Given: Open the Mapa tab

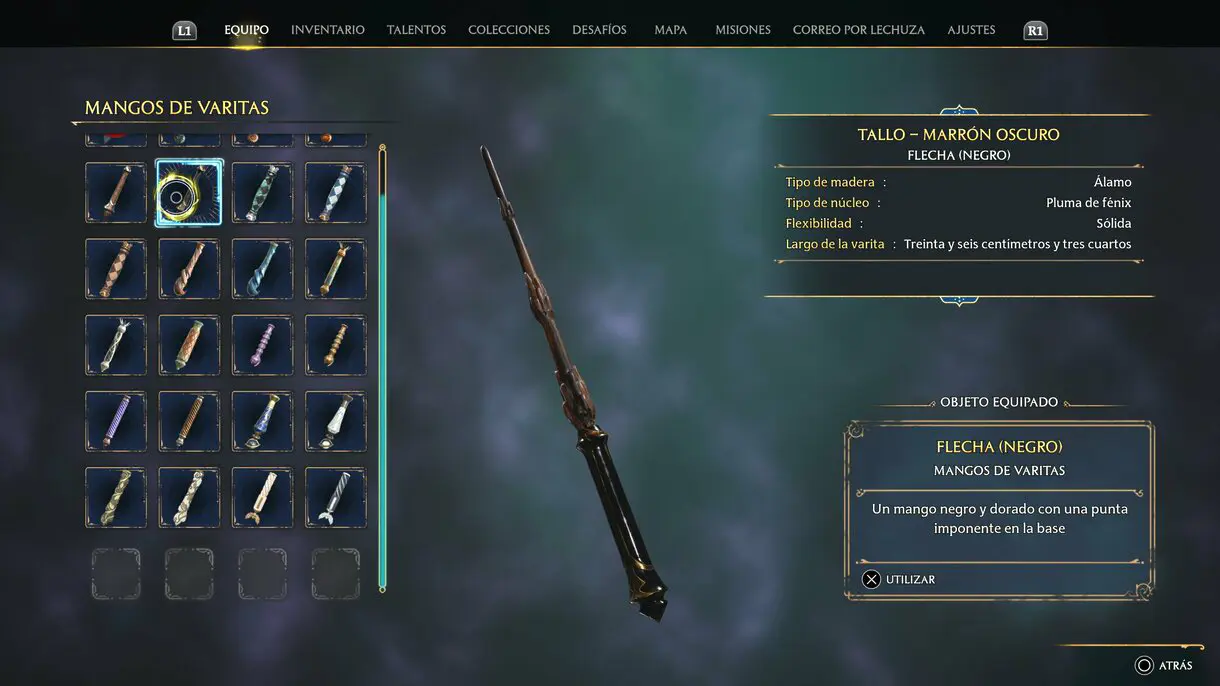Looking at the screenshot, I should point(670,30).
